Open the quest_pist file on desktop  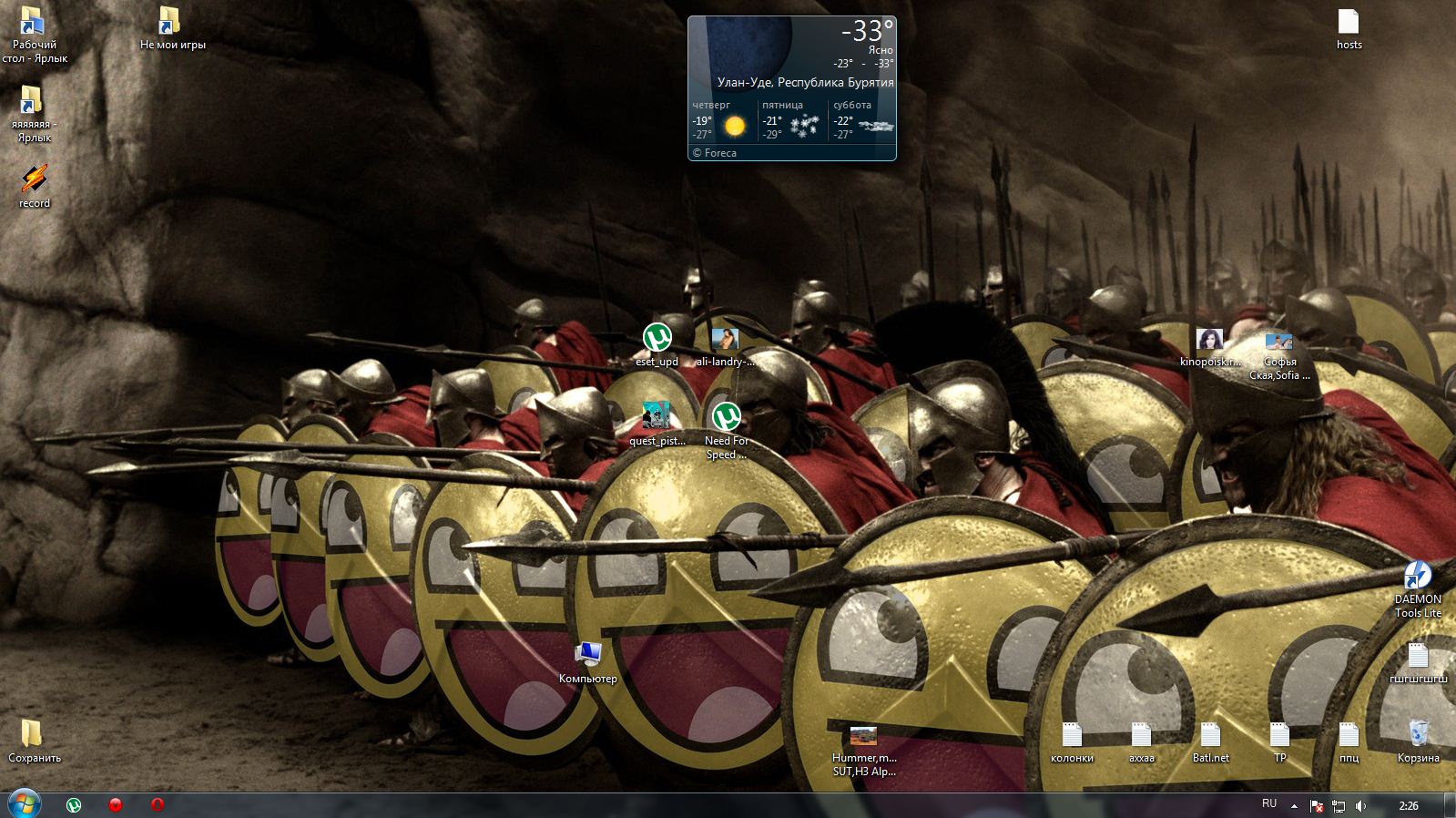click(x=656, y=414)
